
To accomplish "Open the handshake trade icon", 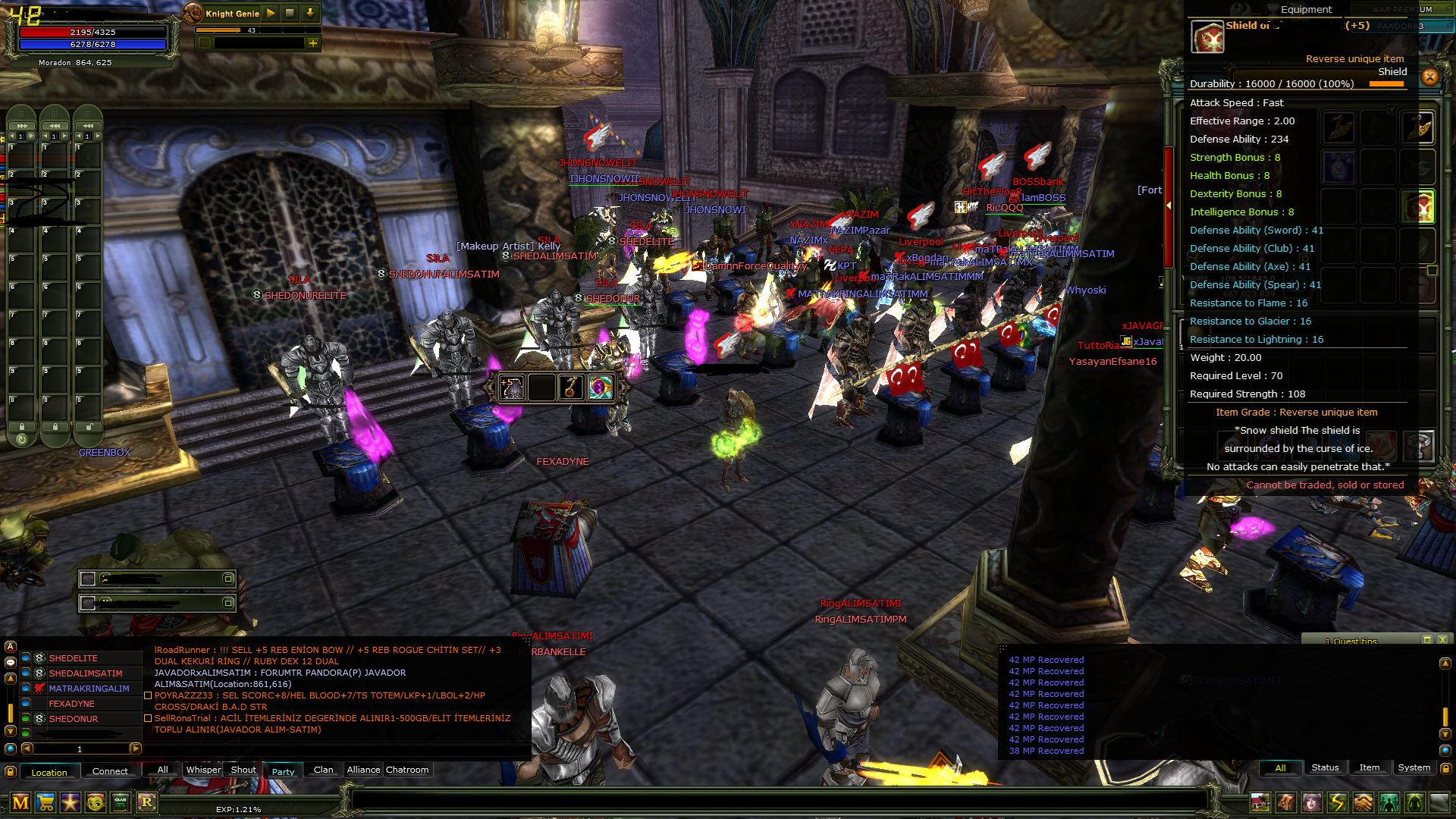I will click(x=1363, y=802).
